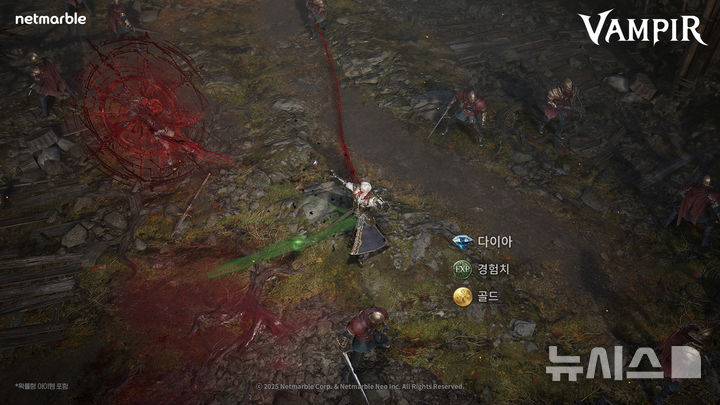Image resolution: width=720 pixels, height=405 pixels.
Task: Pick up the 다이아 diamond drop
Action: [x=462, y=242]
